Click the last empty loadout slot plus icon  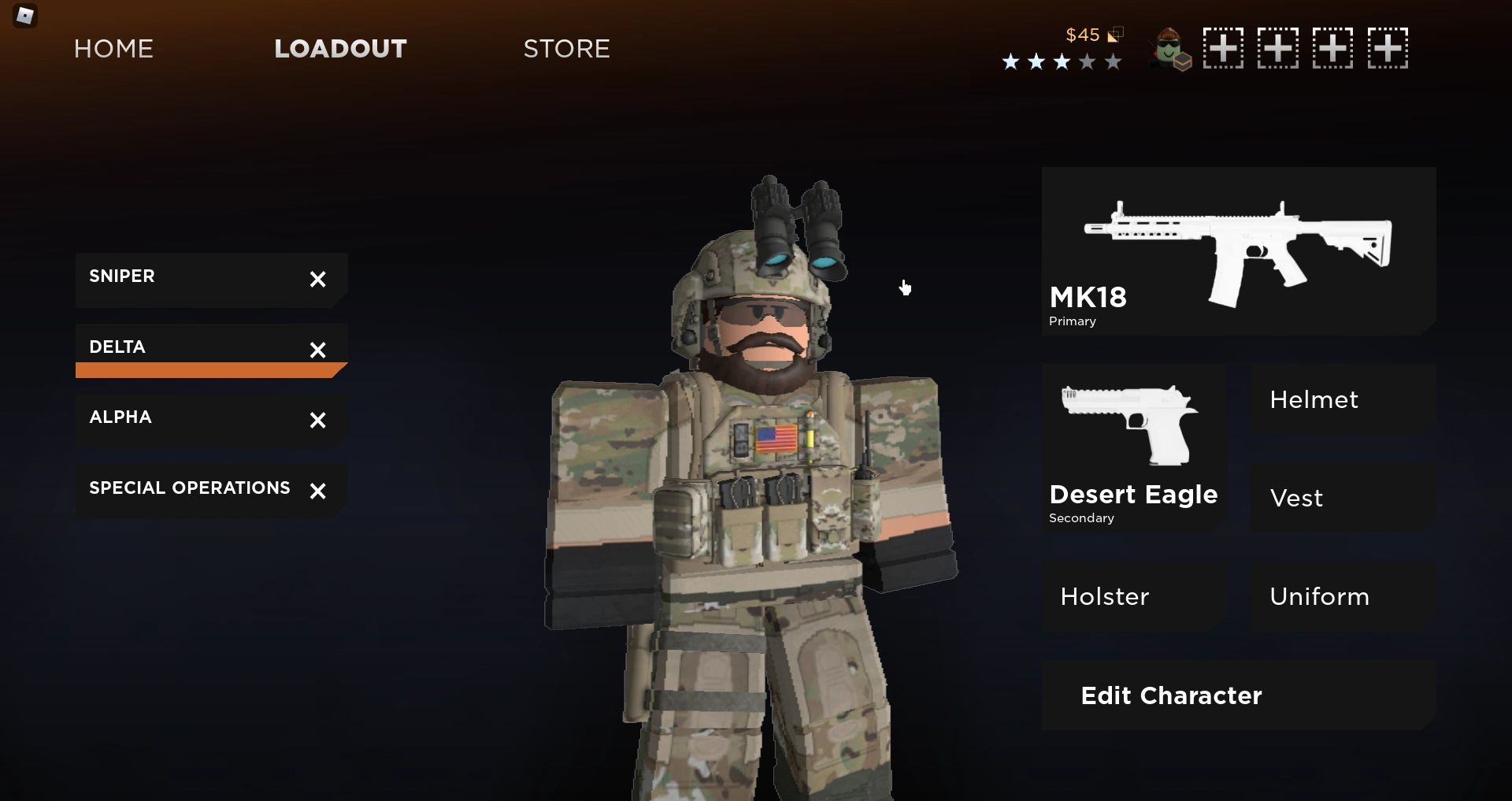tap(1388, 48)
